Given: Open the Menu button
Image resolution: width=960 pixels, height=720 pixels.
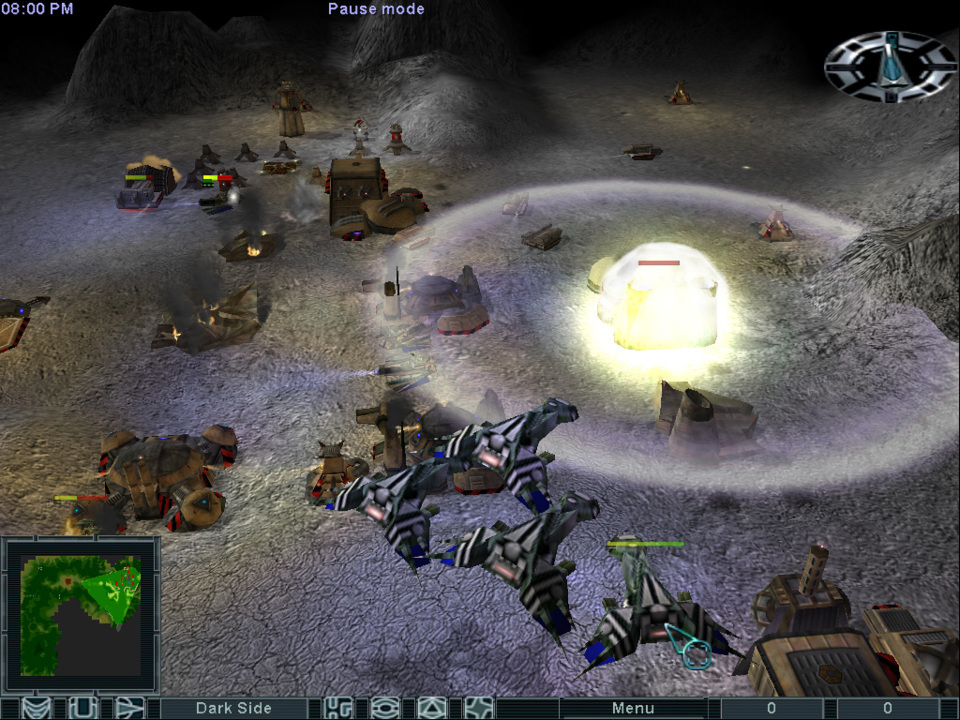Looking at the screenshot, I should coord(633,708).
